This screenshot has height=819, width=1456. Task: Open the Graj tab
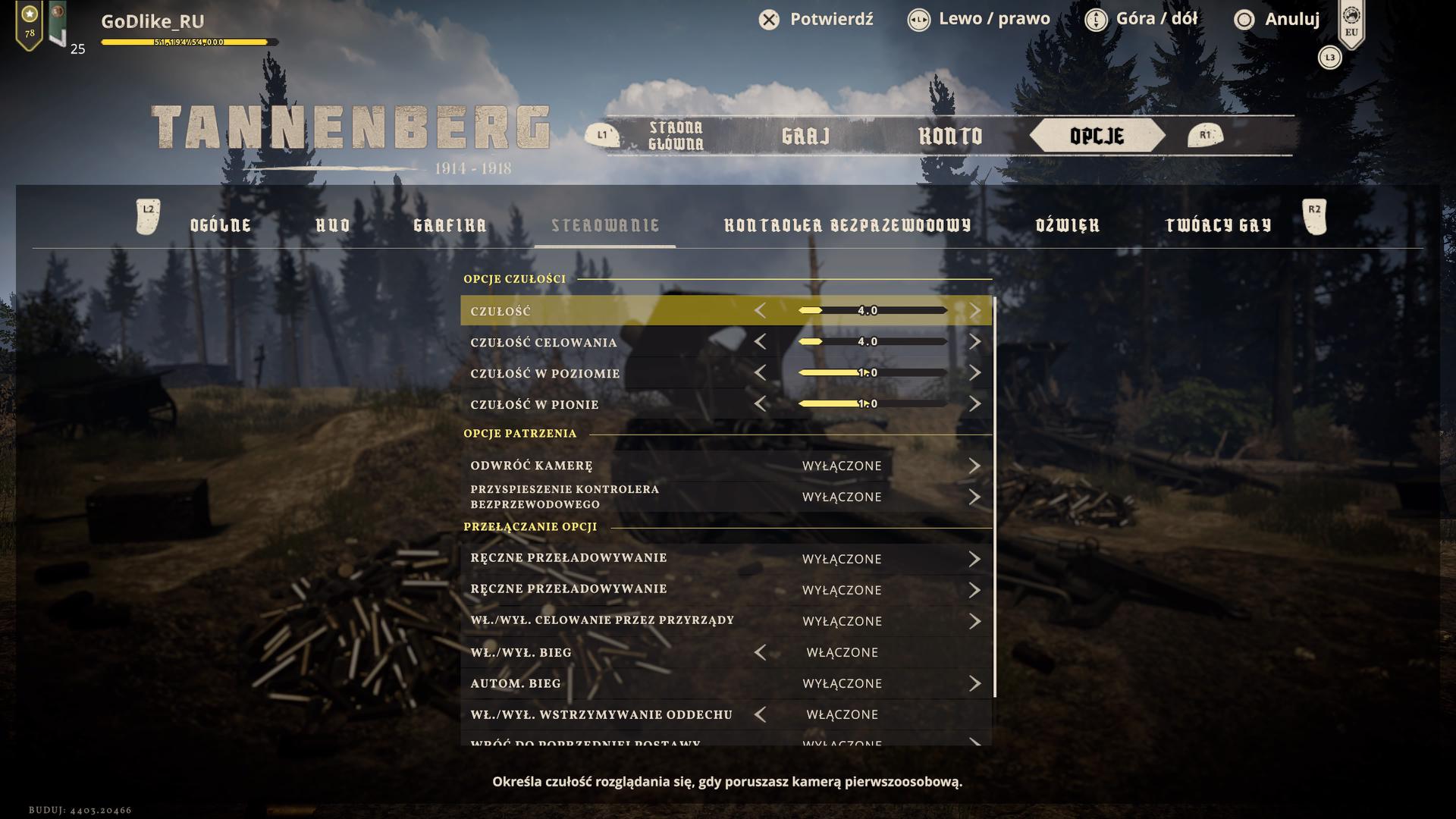click(x=805, y=136)
